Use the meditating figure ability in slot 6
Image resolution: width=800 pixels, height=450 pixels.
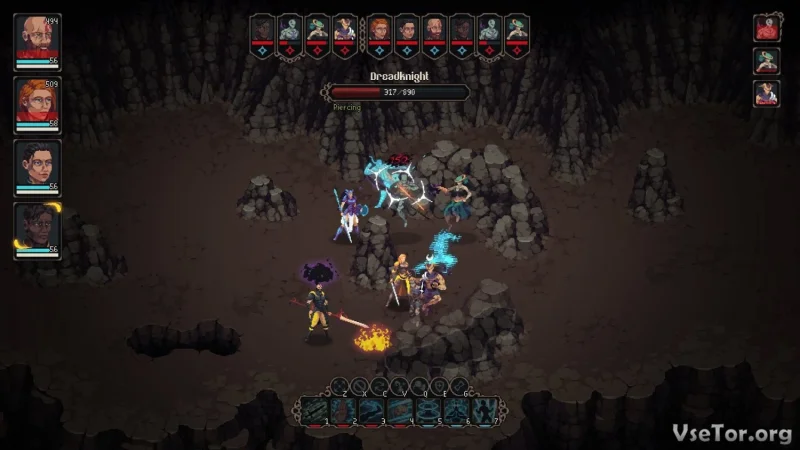pyautogui.click(x=458, y=409)
